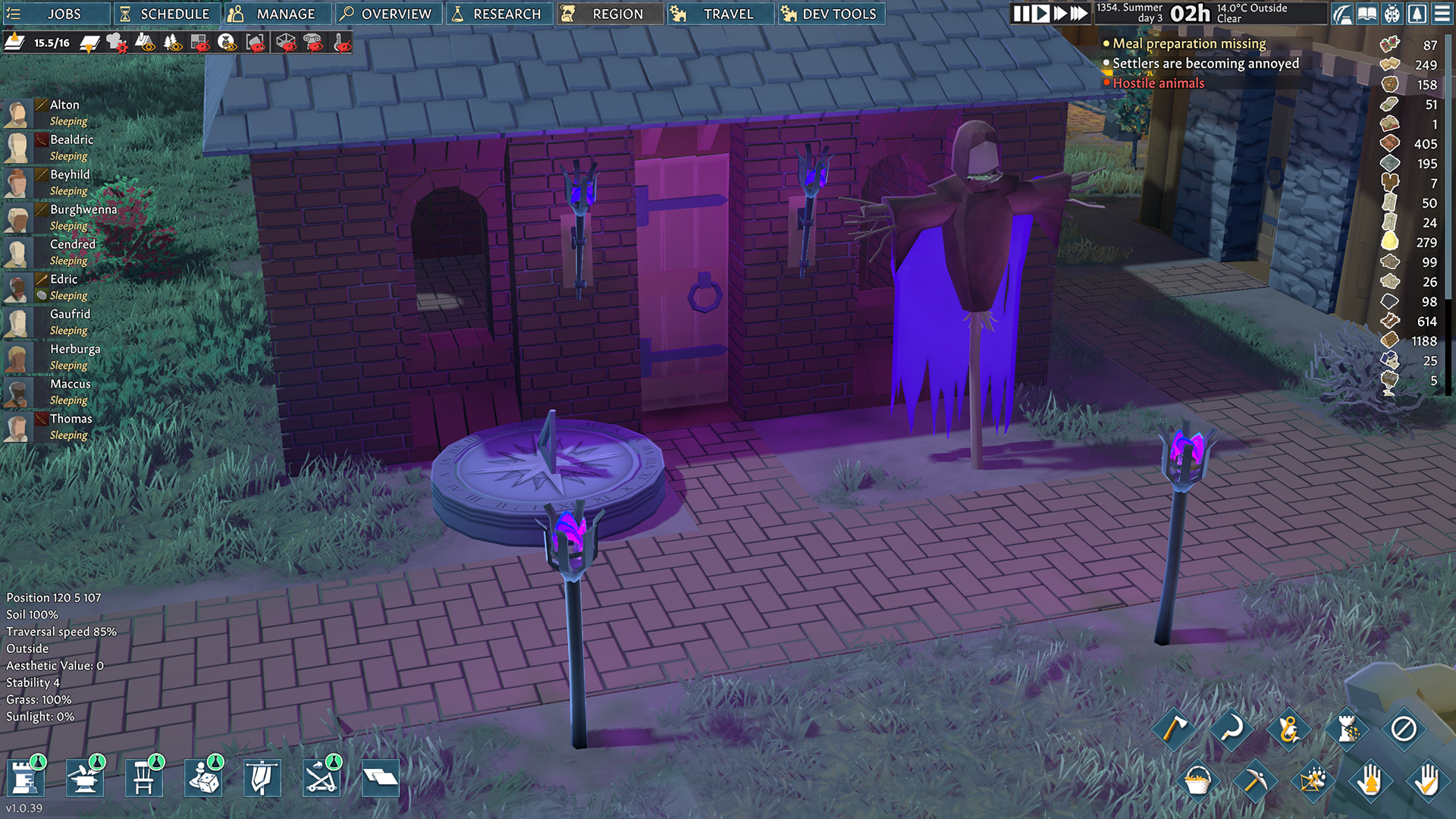
Task: Open the hamburger main menu
Action: [x=1442, y=14]
